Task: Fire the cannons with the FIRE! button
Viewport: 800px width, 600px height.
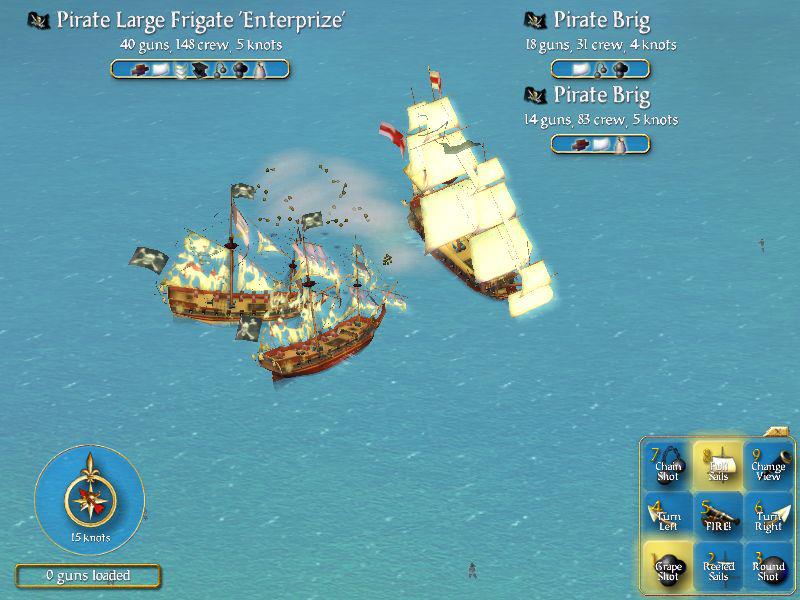Action: (x=718, y=515)
